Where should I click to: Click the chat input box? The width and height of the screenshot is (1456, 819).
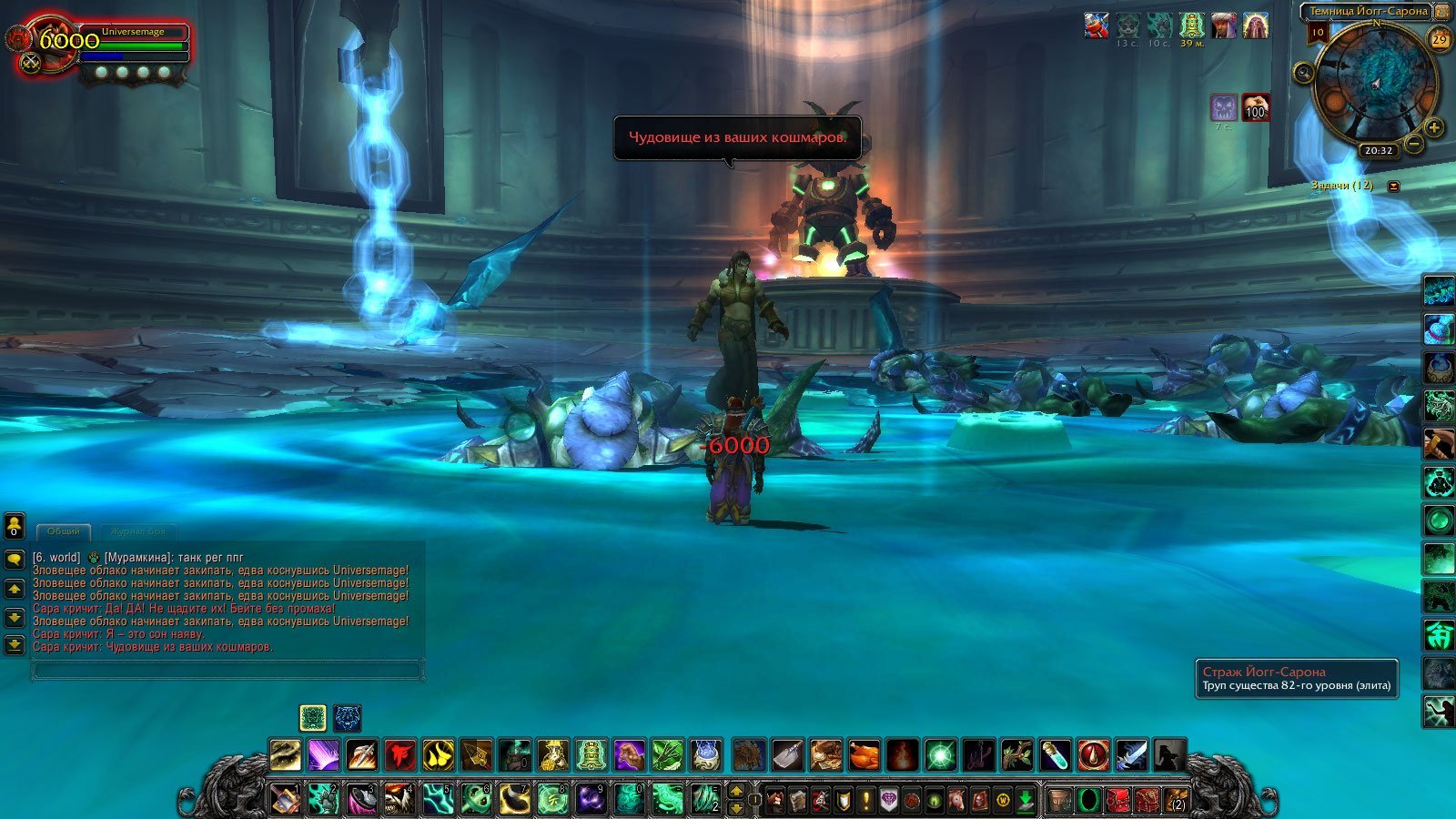point(227,671)
